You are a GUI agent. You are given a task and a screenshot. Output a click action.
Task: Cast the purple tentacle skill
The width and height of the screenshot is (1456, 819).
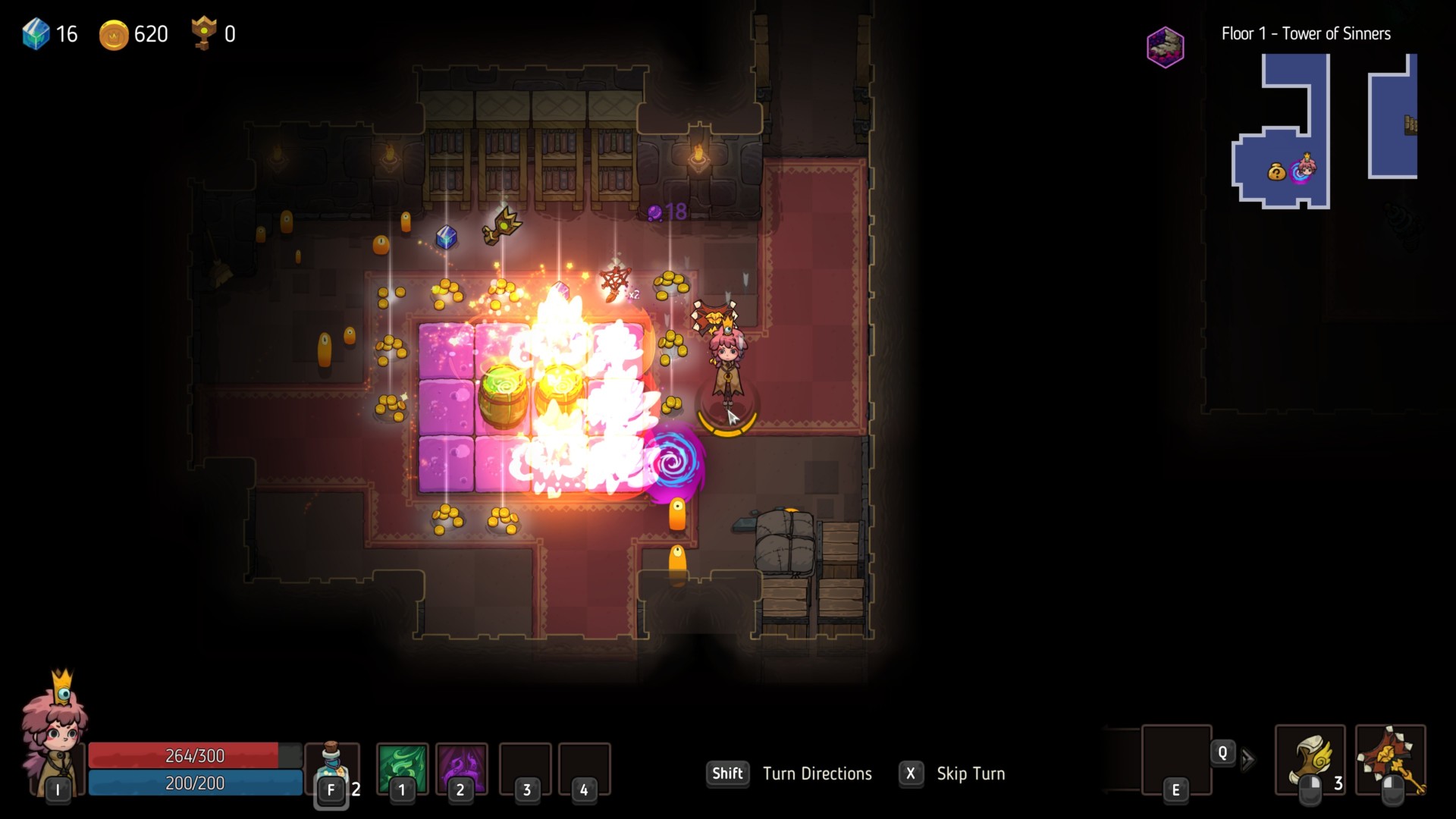point(461,767)
